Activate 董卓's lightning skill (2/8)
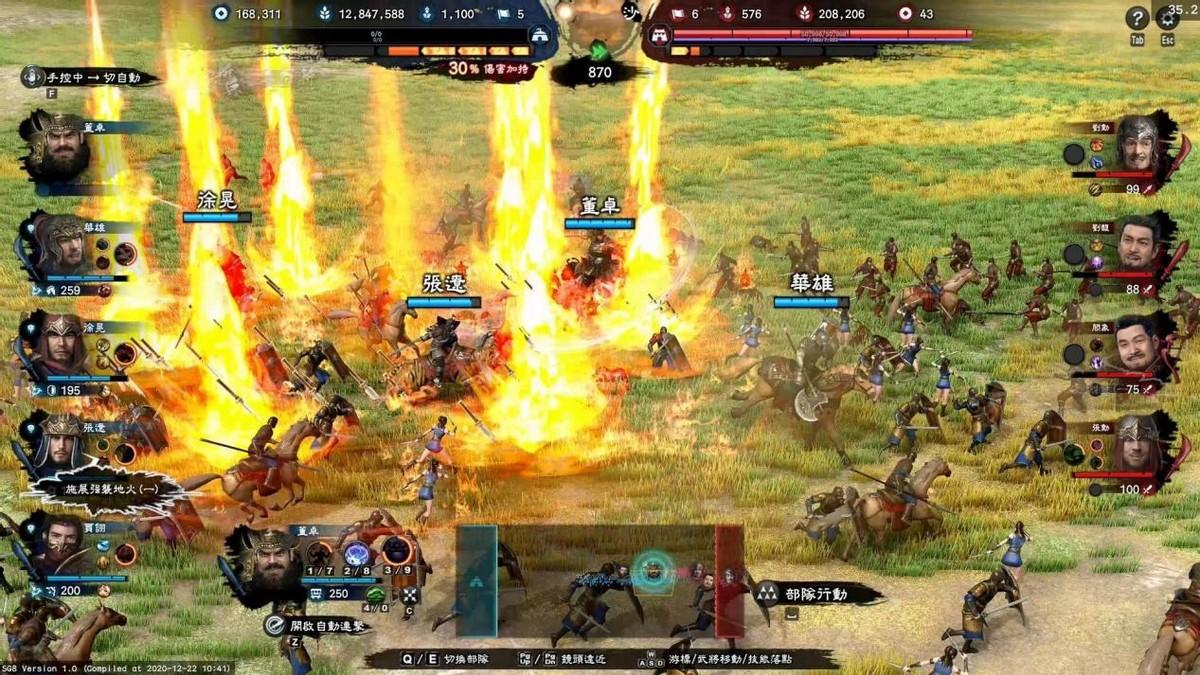Viewport: 1200px width, 675px height. click(x=358, y=553)
